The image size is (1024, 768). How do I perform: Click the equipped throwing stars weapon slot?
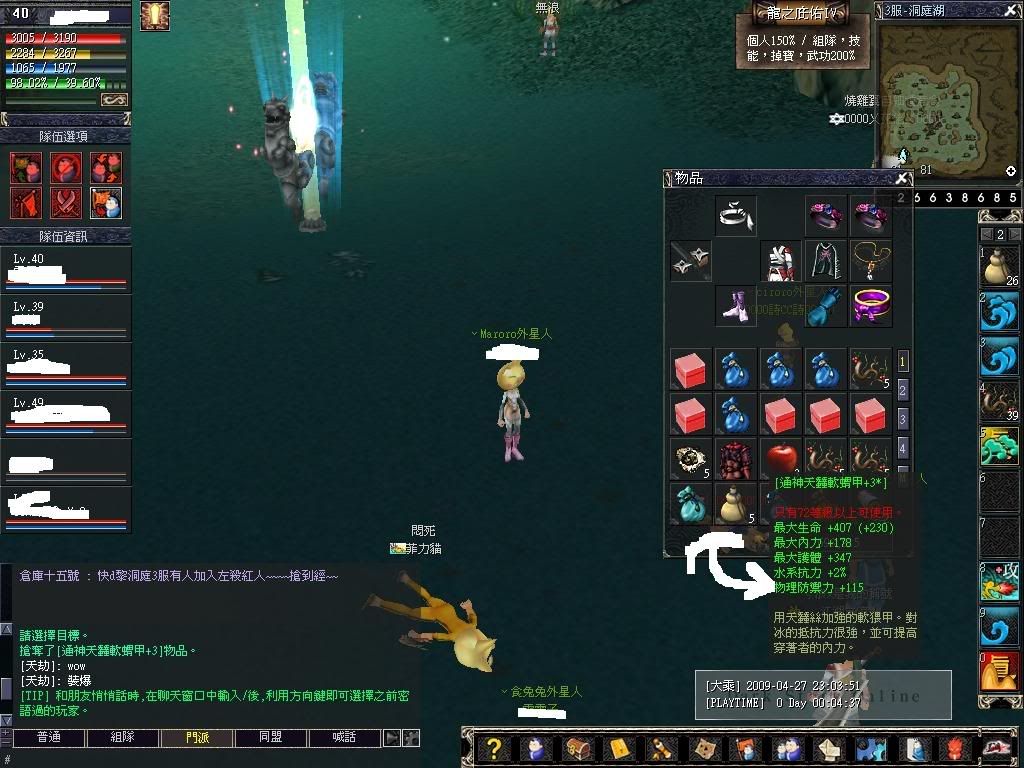coord(691,260)
